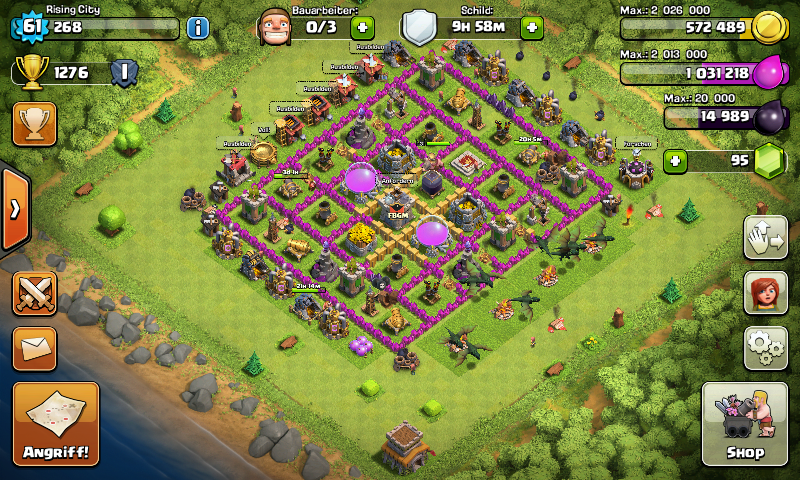
Task: Expand the orange side arrow panel
Action: click(15, 209)
